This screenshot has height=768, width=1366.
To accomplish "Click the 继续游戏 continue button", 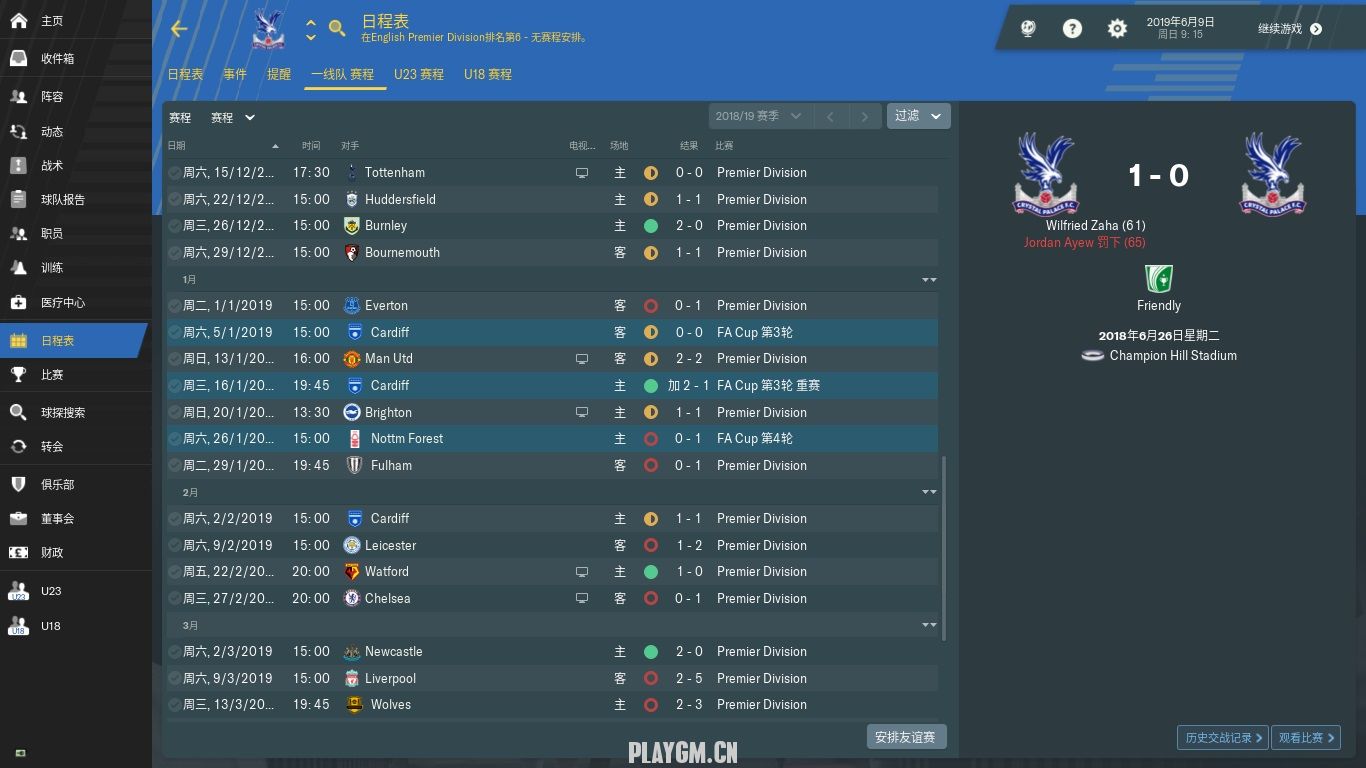I will point(1289,29).
